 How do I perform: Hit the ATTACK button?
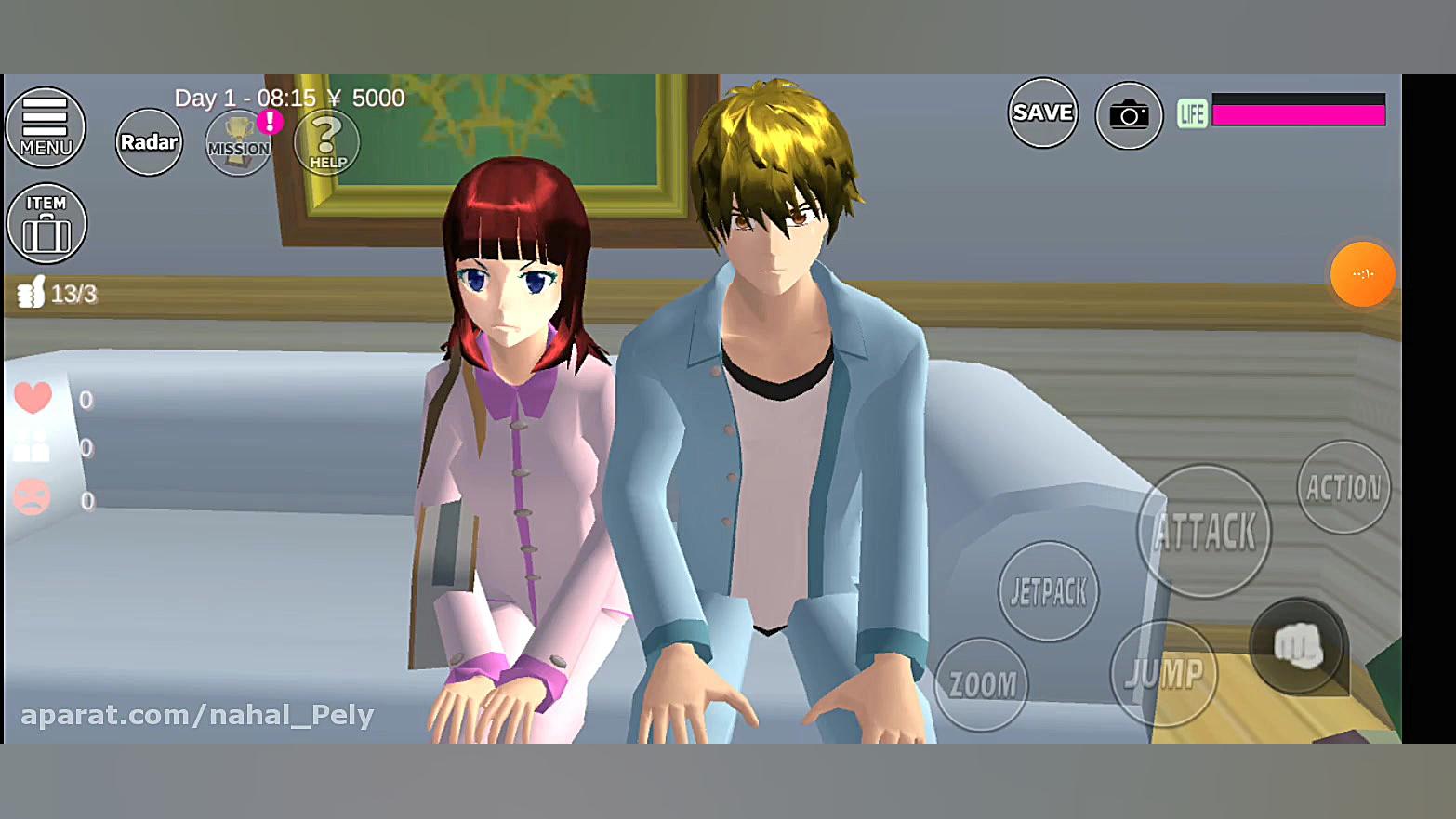tap(1204, 532)
